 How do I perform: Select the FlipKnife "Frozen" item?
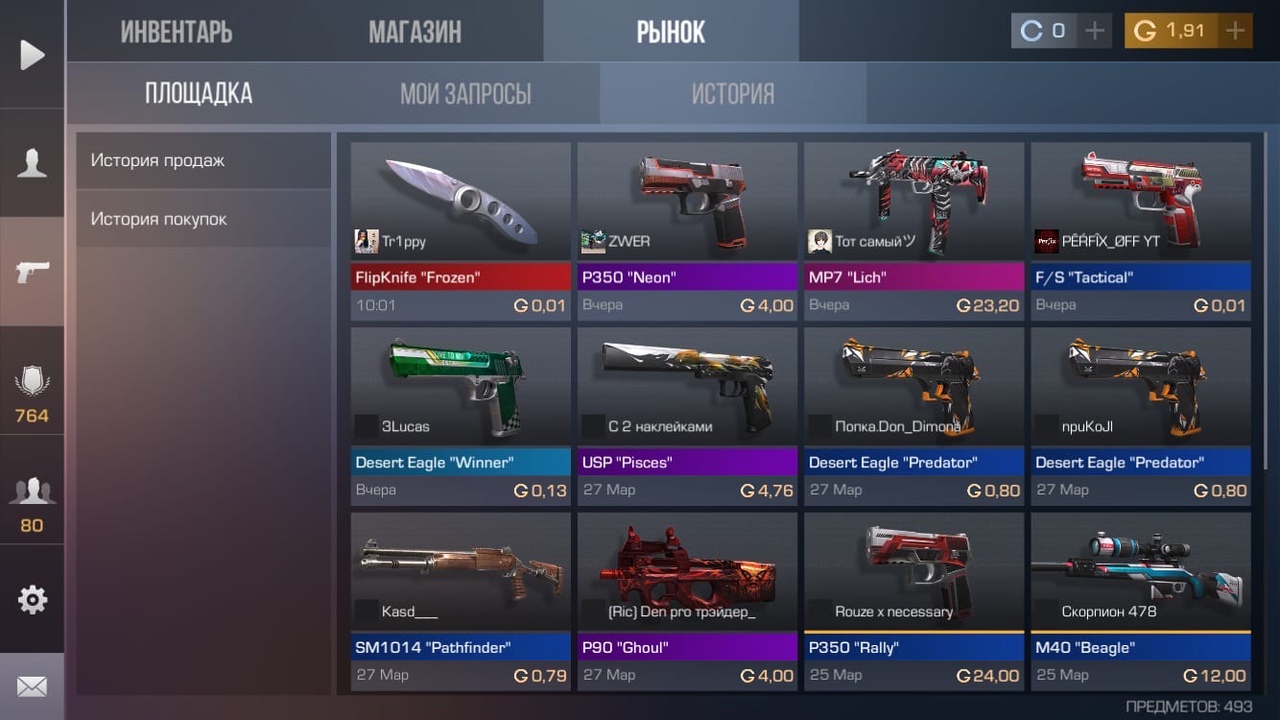[460, 230]
